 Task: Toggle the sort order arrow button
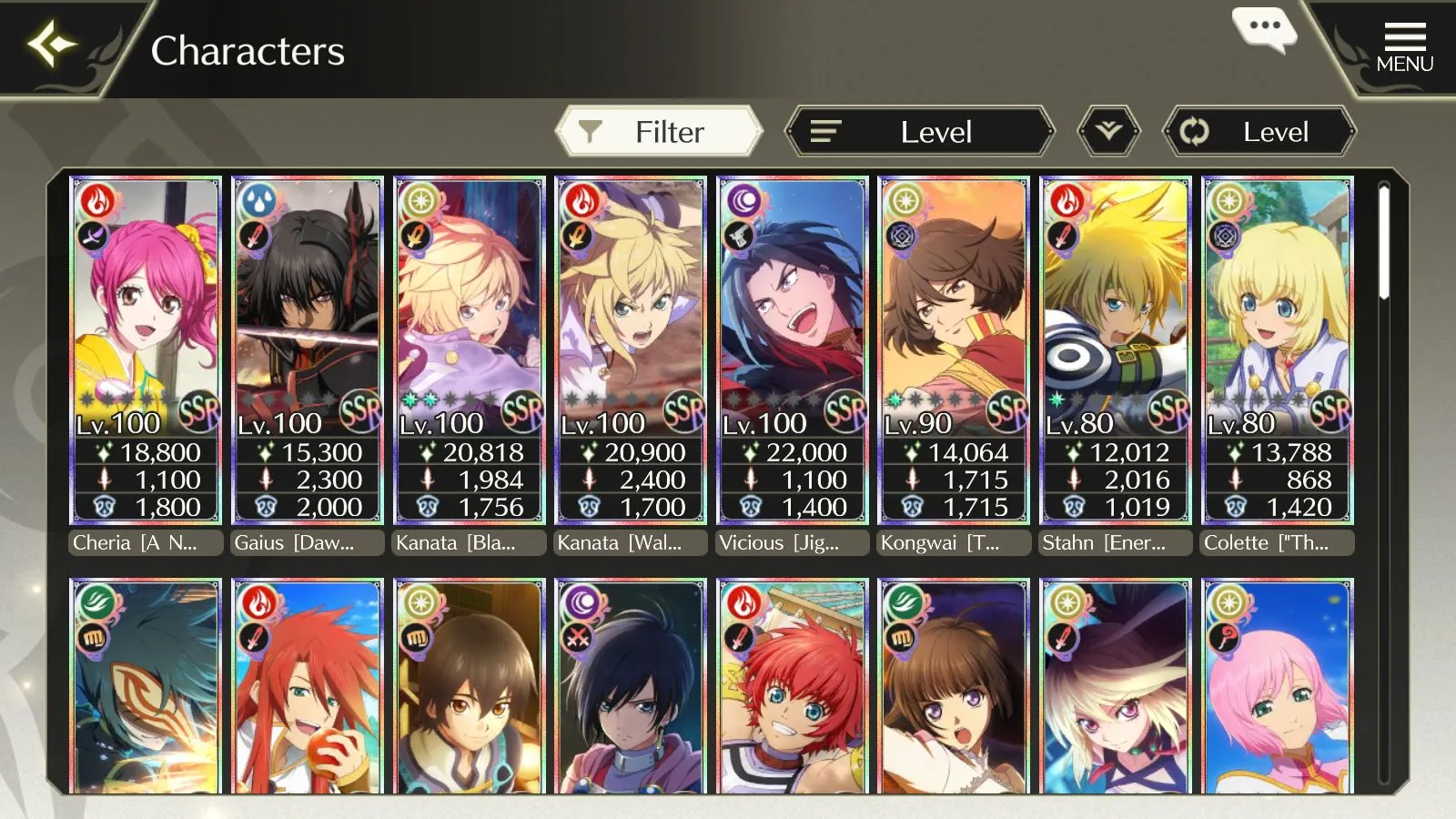pyautogui.click(x=1108, y=132)
